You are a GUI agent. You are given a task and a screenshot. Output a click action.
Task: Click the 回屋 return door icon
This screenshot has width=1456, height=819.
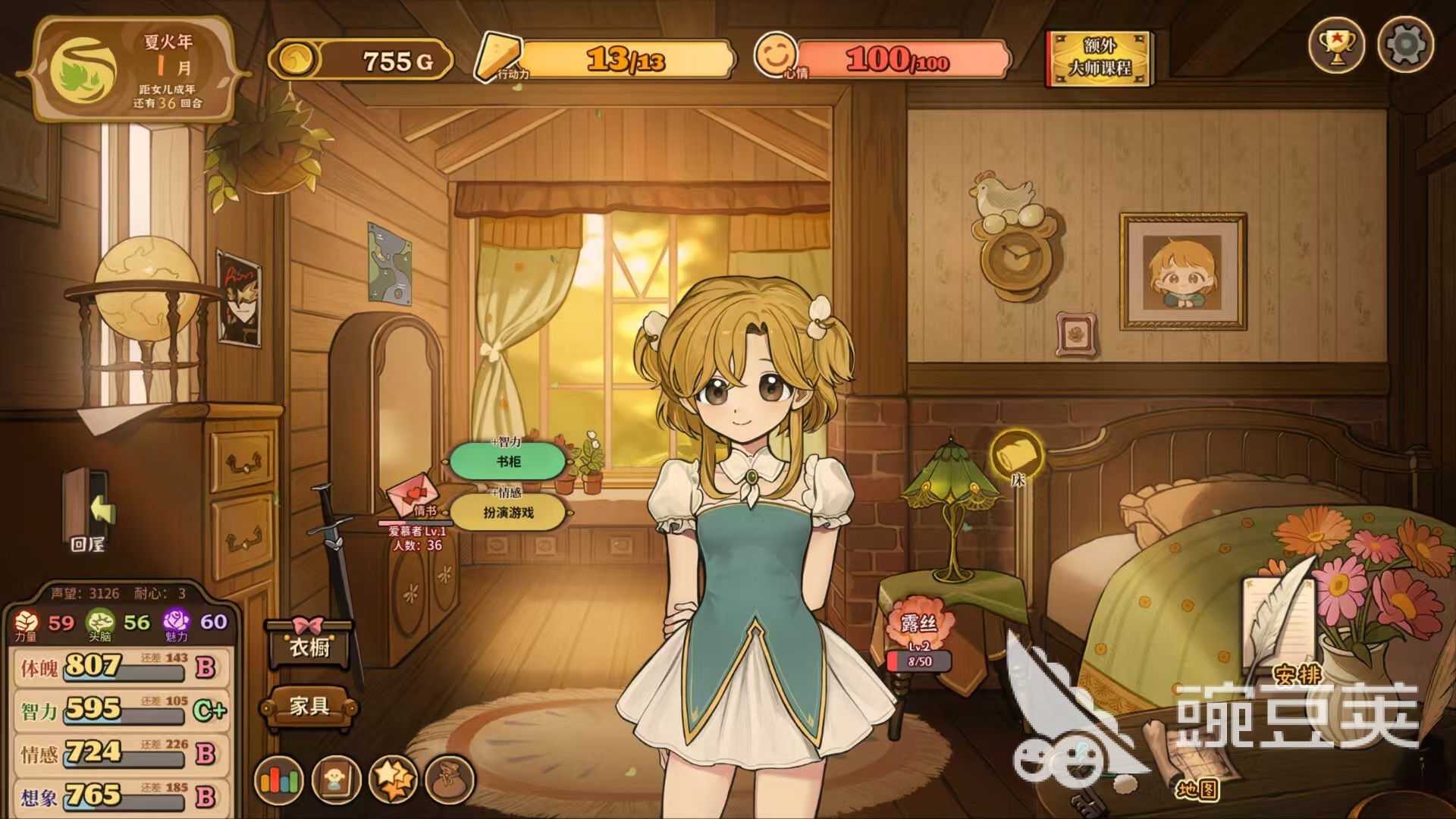89,510
